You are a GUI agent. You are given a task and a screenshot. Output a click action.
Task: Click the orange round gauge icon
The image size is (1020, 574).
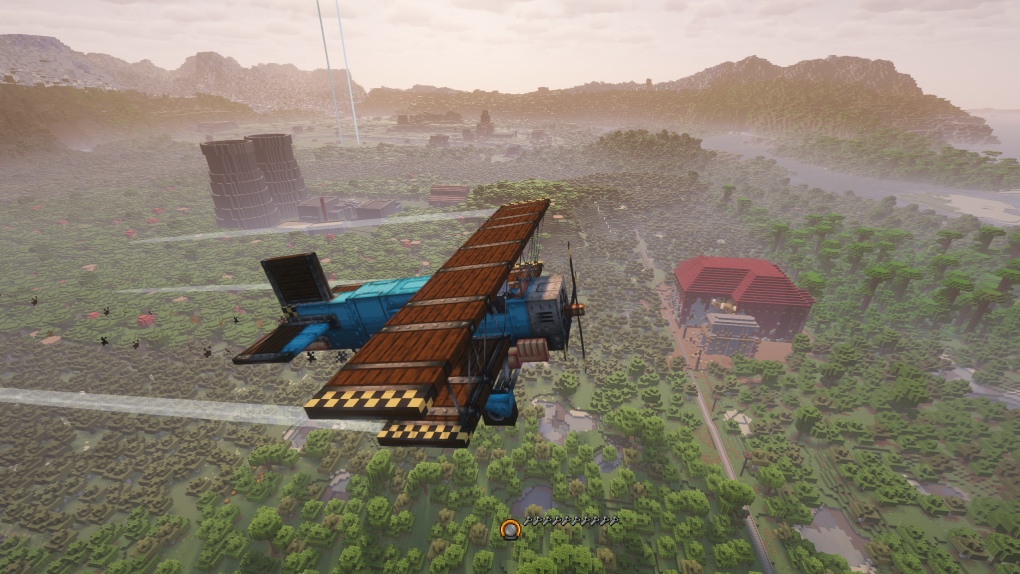(510, 528)
